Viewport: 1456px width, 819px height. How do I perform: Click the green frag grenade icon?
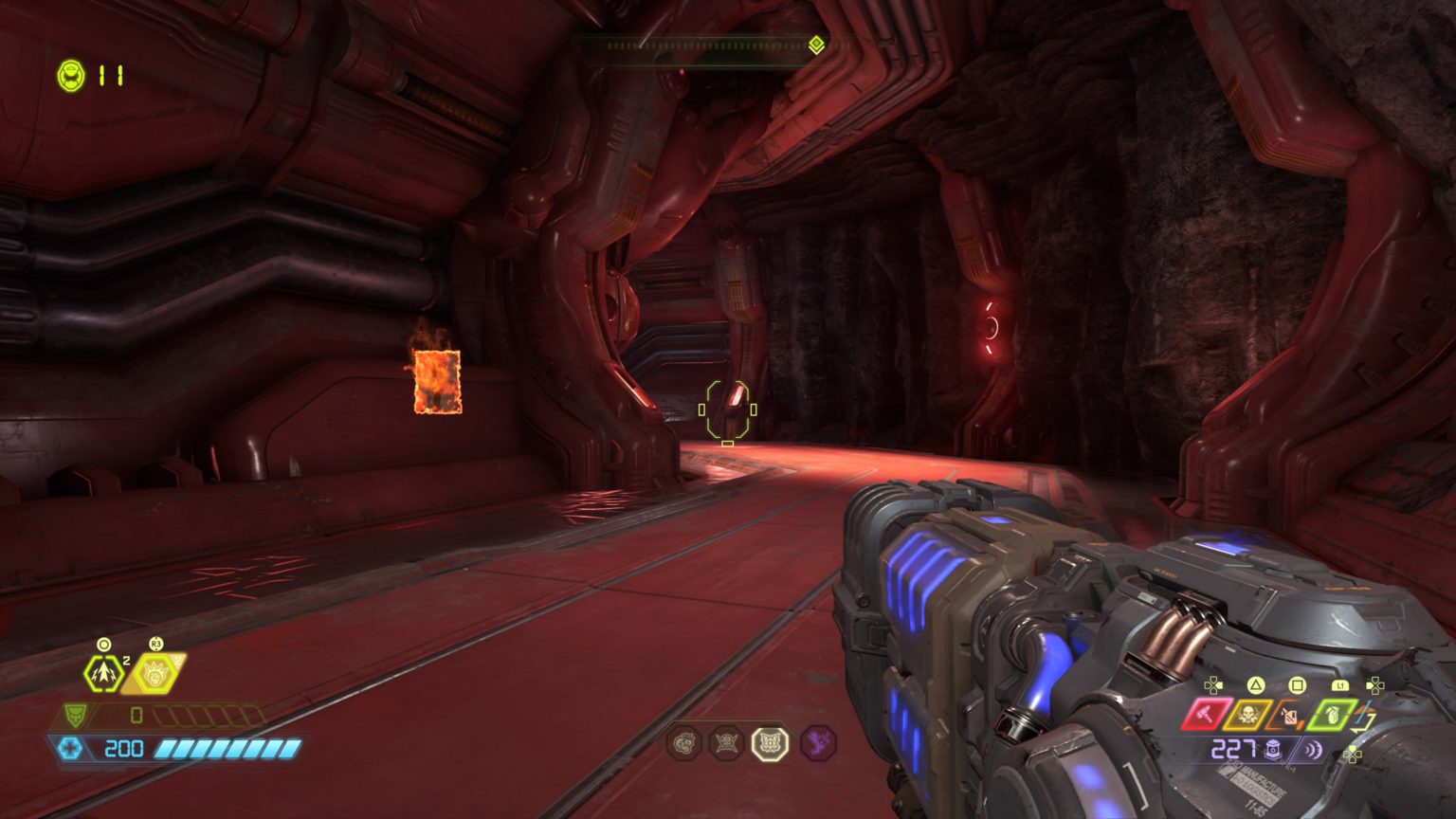click(1333, 716)
